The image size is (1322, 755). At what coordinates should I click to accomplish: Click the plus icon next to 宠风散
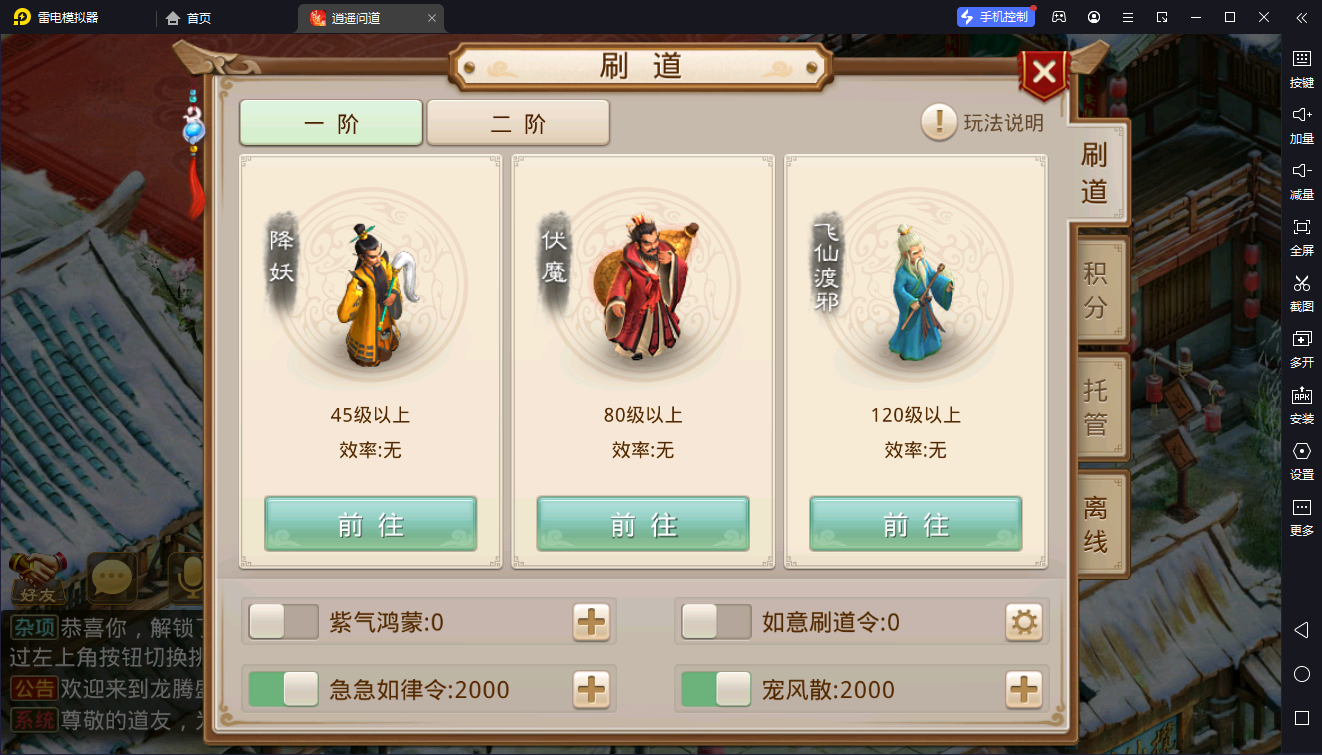pos(1023,689)
